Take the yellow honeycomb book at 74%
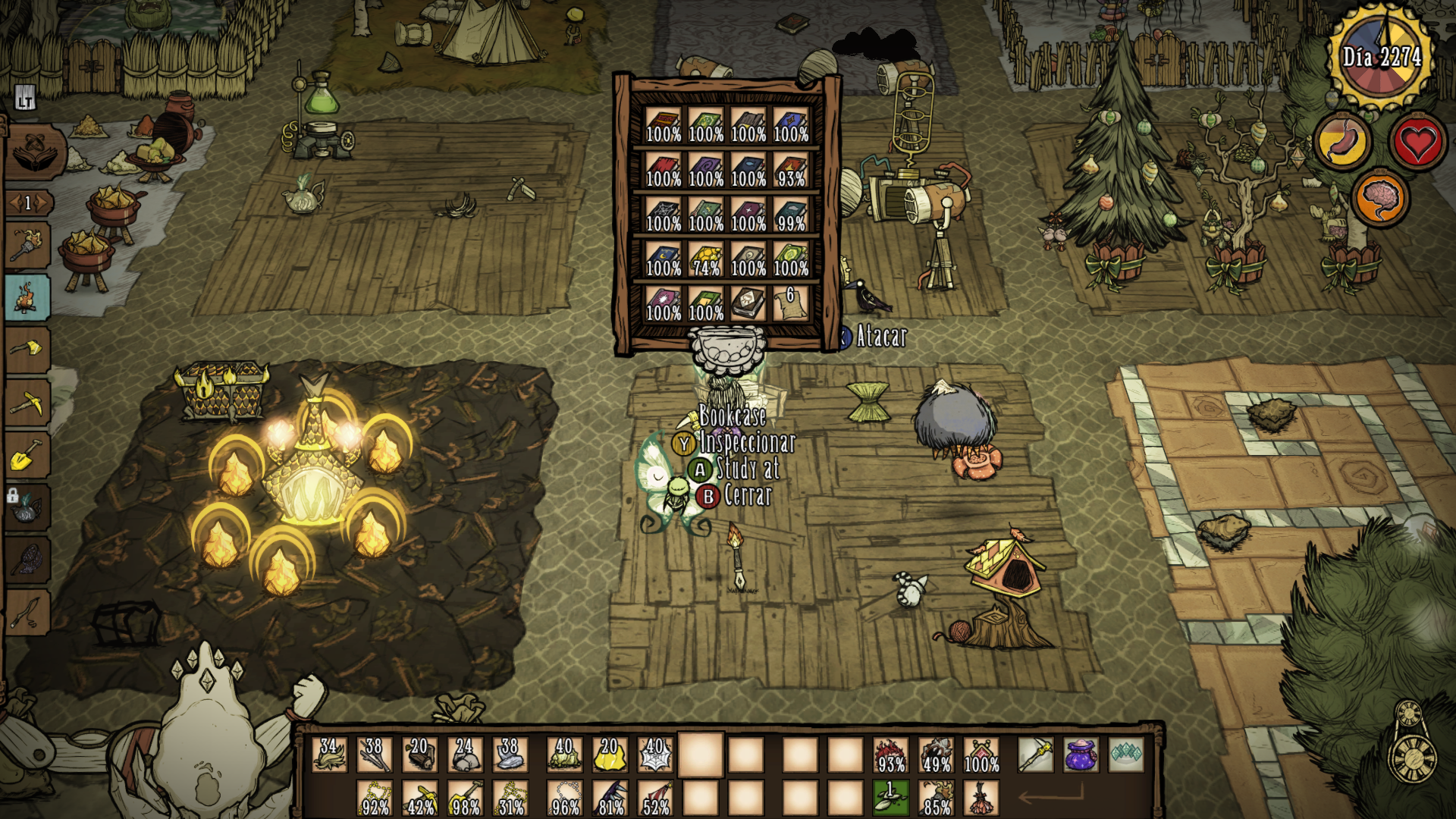This screenshot has height=819, width=1456. click(705, 260)
